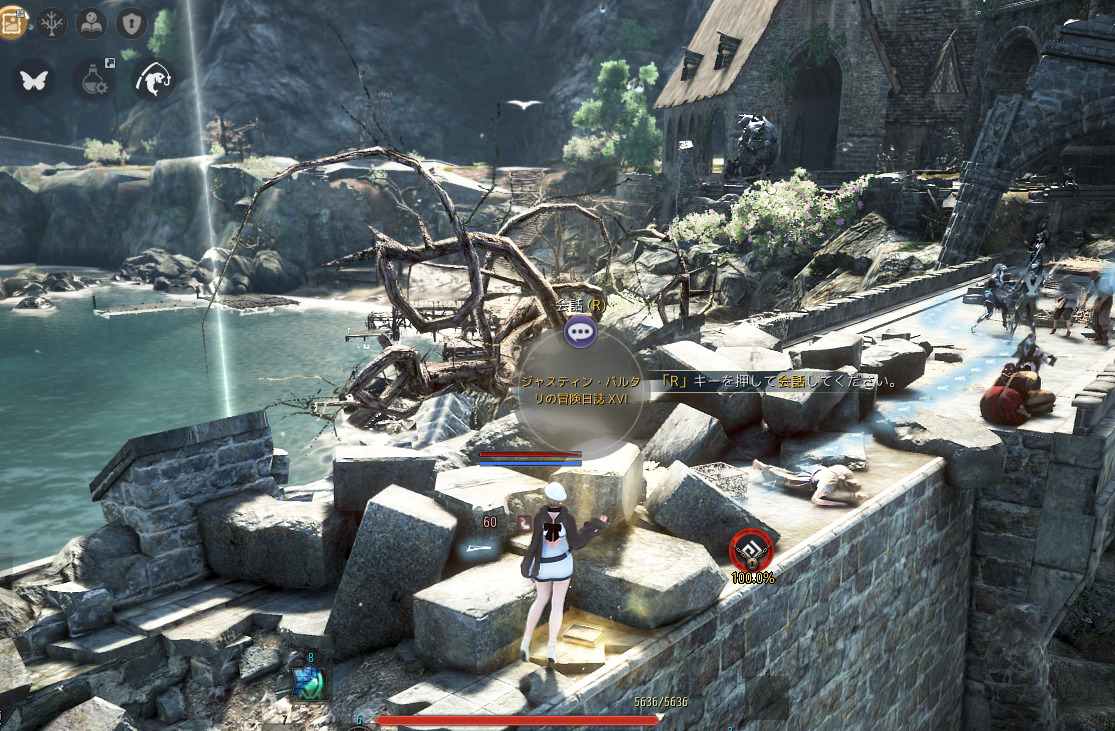Click the purple speech bubble talk icon
Viewport: 1115px width, 731px height.
pyautogui.click(x=581, y=331)
